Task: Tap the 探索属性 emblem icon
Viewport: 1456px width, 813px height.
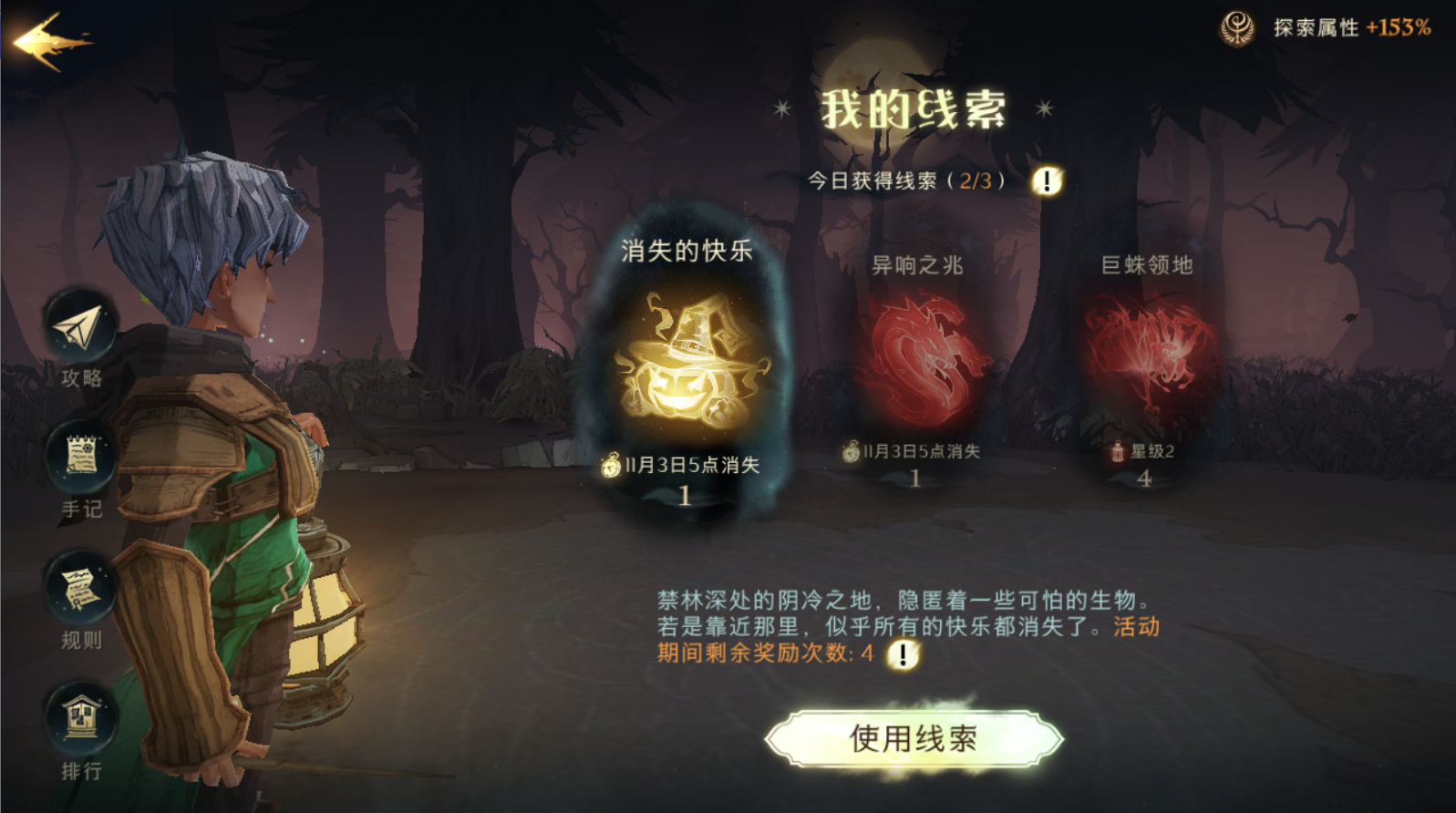Action: click(x=1237, y=28)
